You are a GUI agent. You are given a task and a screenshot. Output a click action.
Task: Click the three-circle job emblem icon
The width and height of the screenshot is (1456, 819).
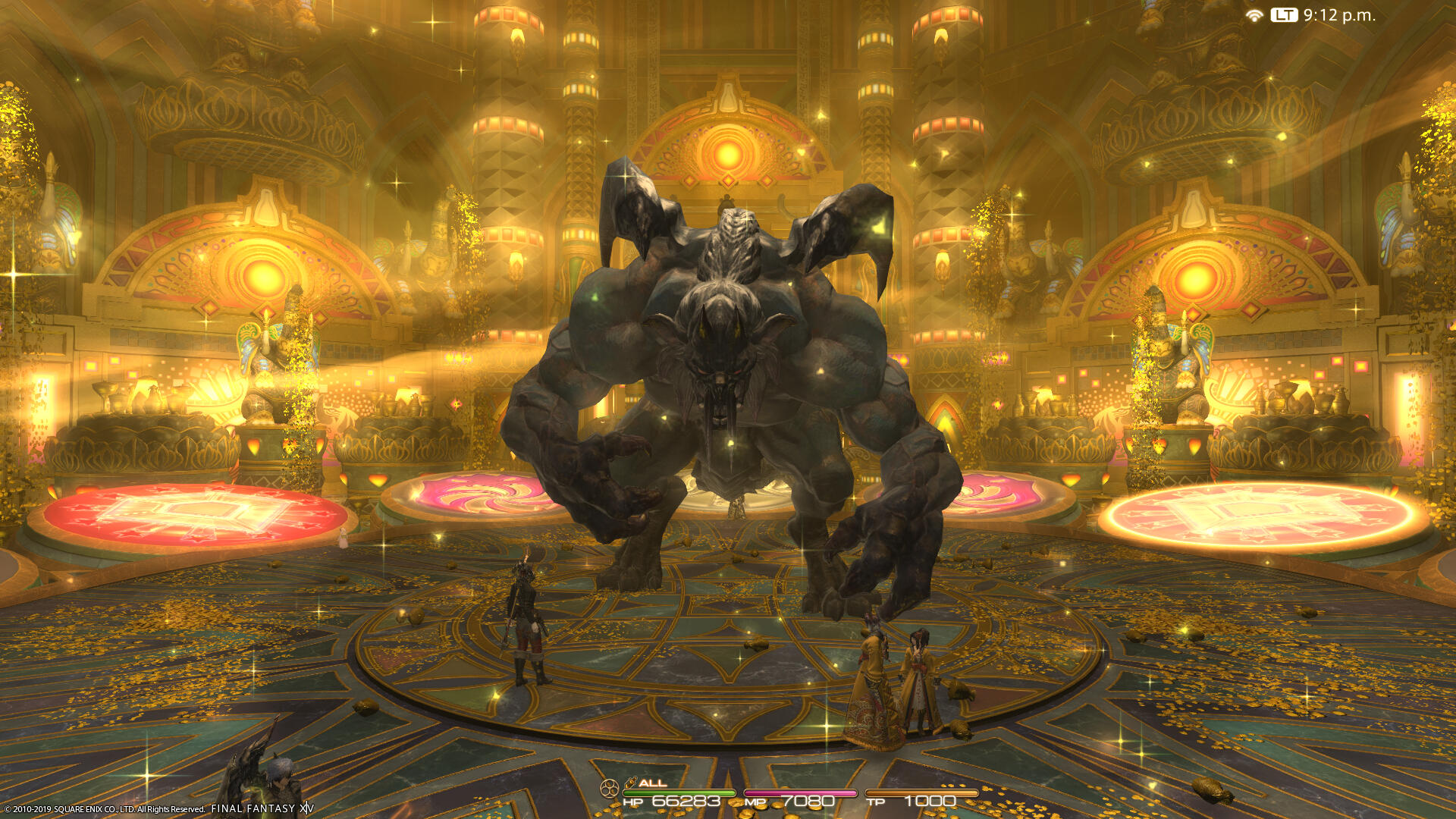(x=608, y=789)
